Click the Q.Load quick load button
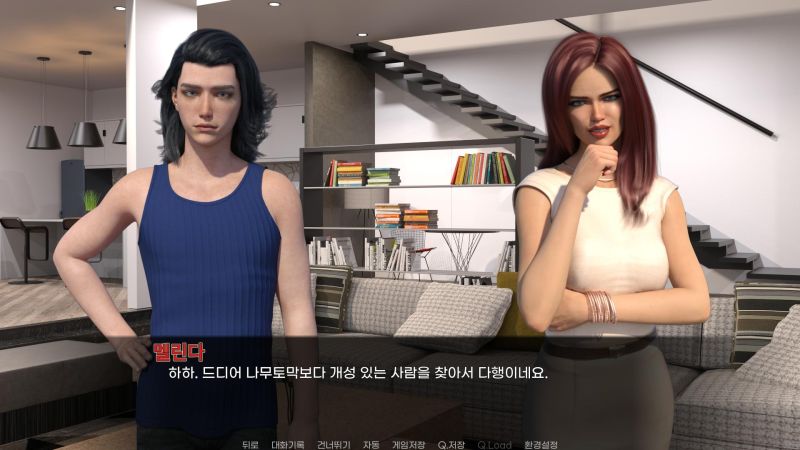This screenshot has height=450, width=800. click(494, 444)
